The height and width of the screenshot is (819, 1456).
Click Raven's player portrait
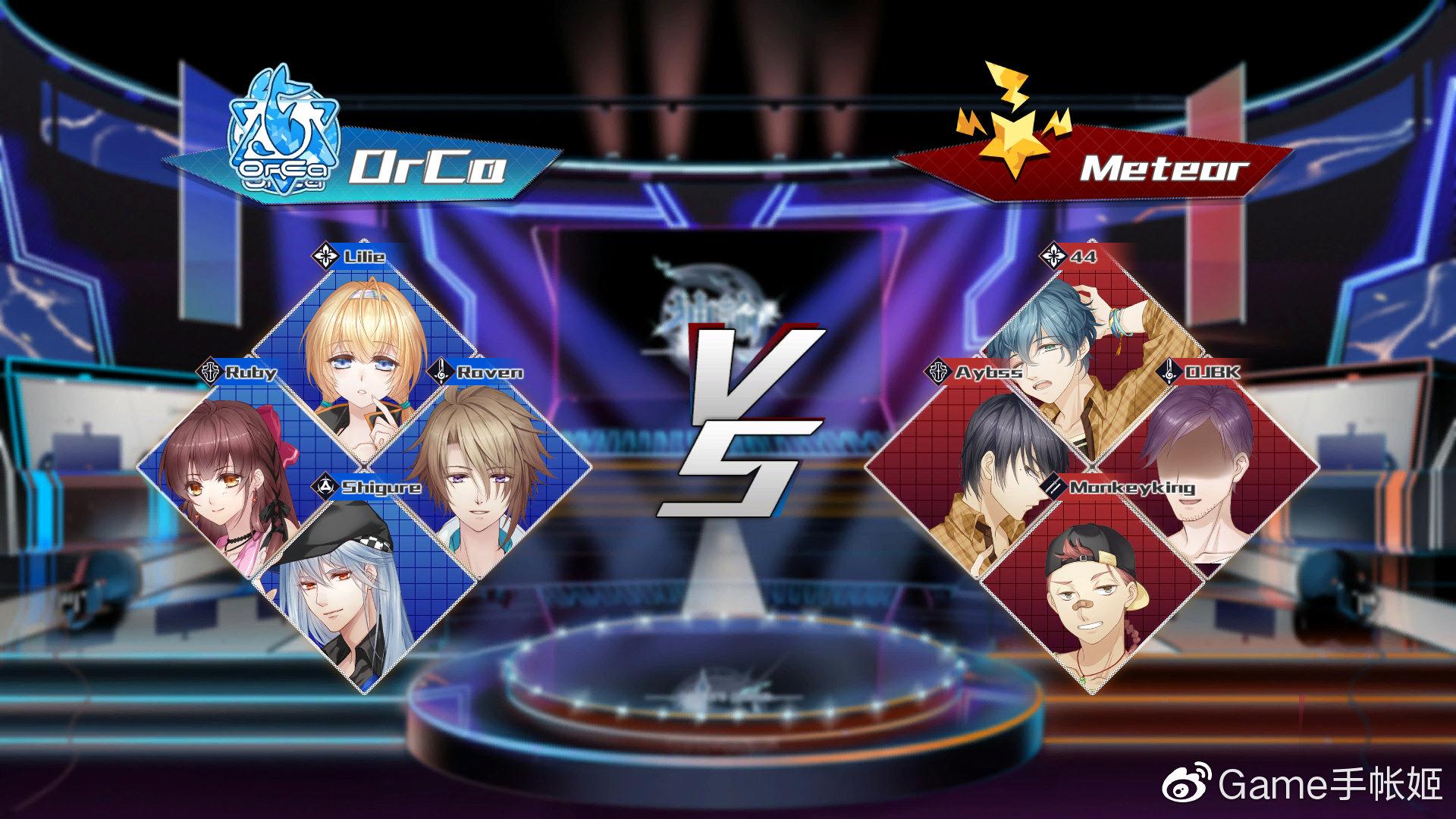pos(479,472)
